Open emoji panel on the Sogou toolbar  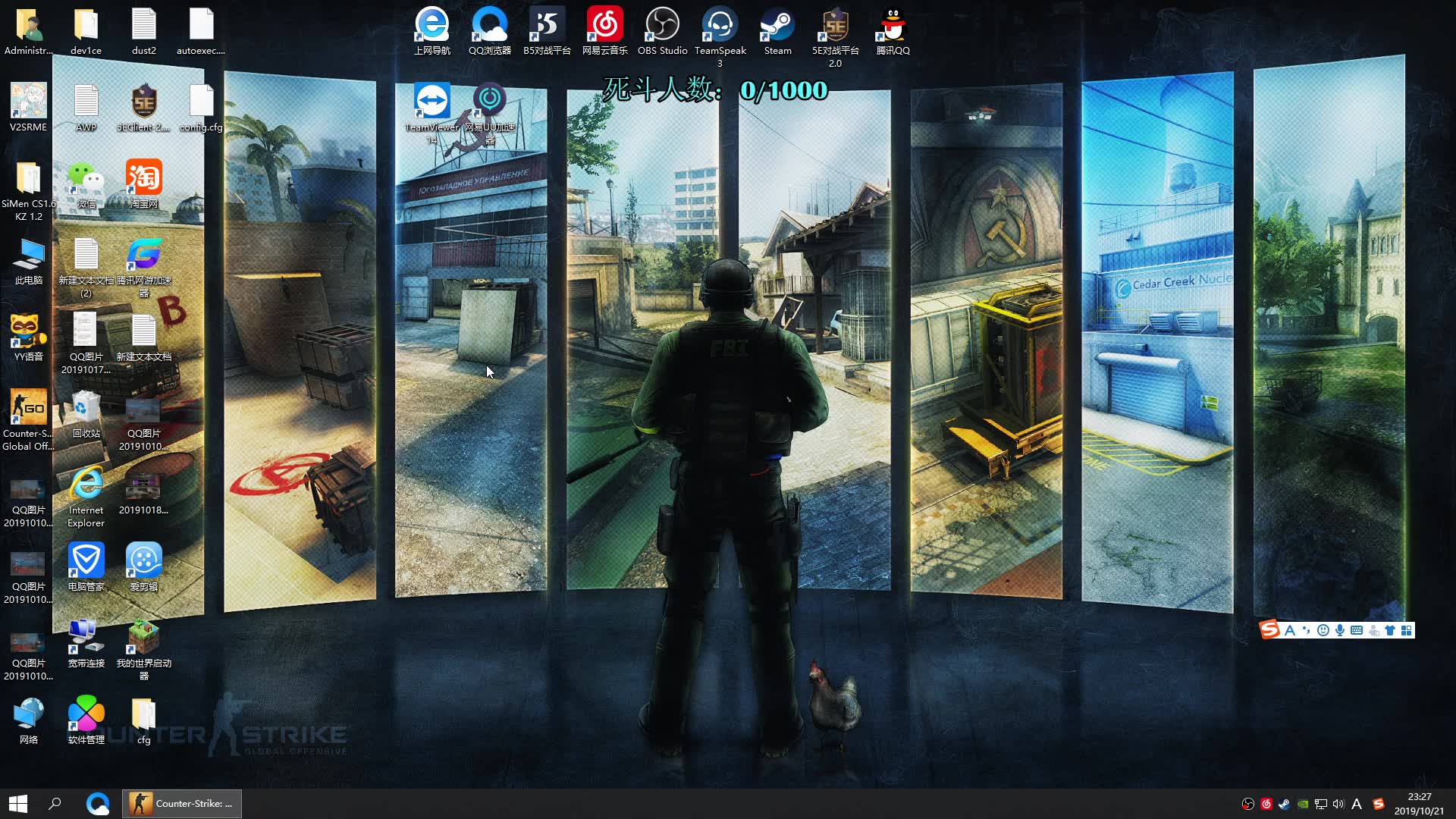click(1323, 630)
